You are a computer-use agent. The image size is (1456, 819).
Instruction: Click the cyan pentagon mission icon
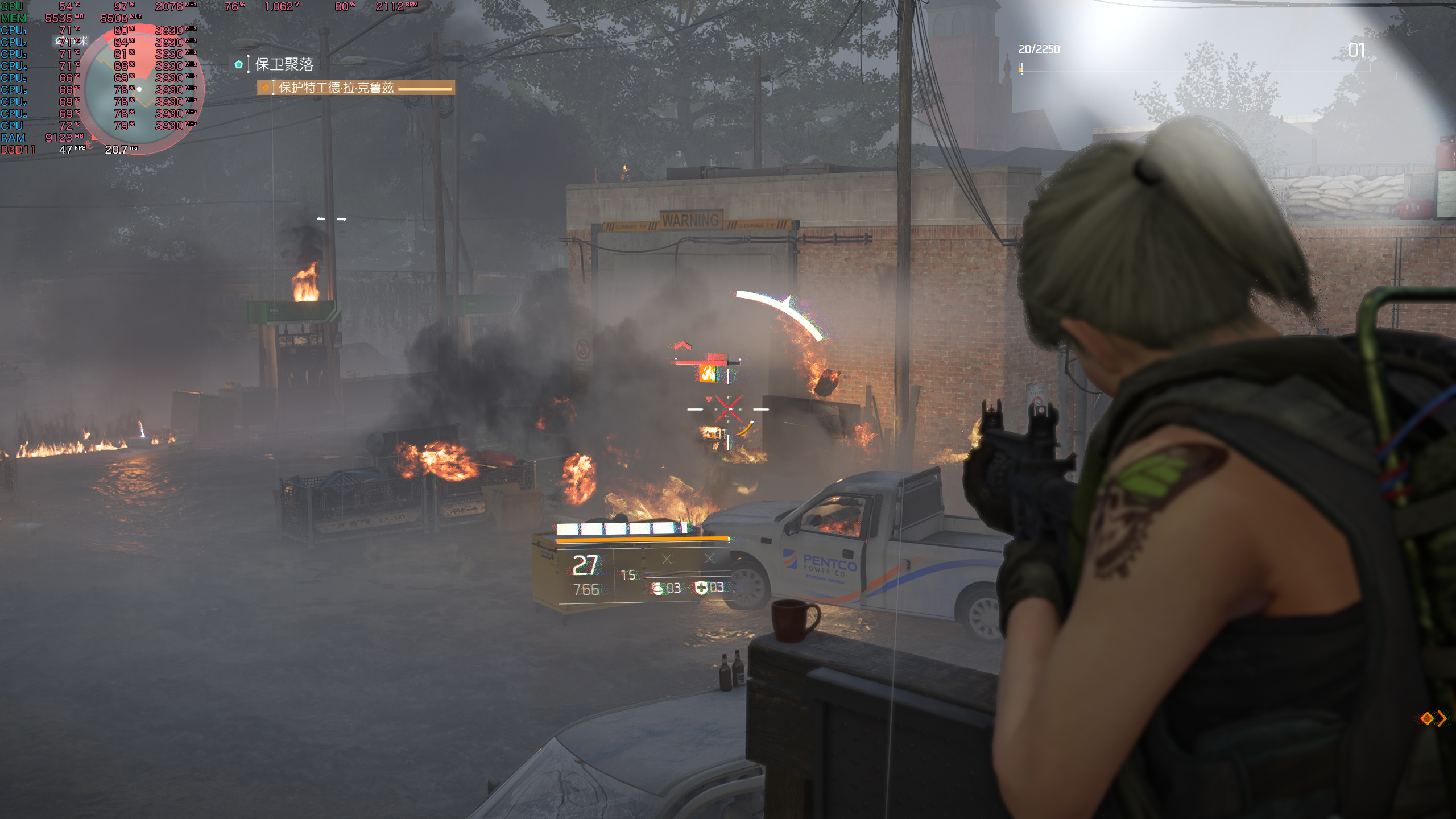coord(239,64)
